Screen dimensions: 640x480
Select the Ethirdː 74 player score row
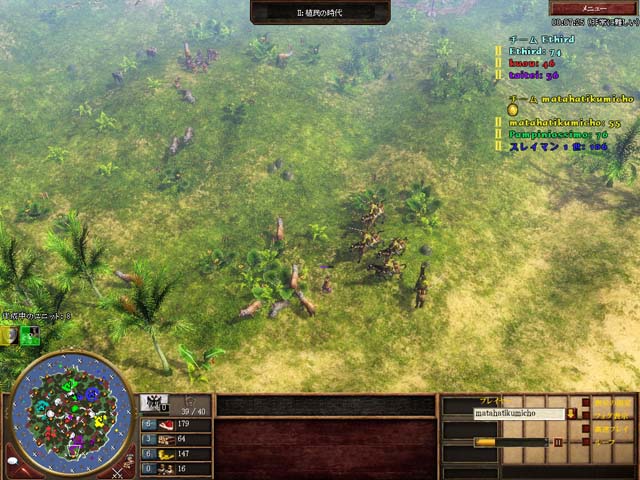point(535,50)
